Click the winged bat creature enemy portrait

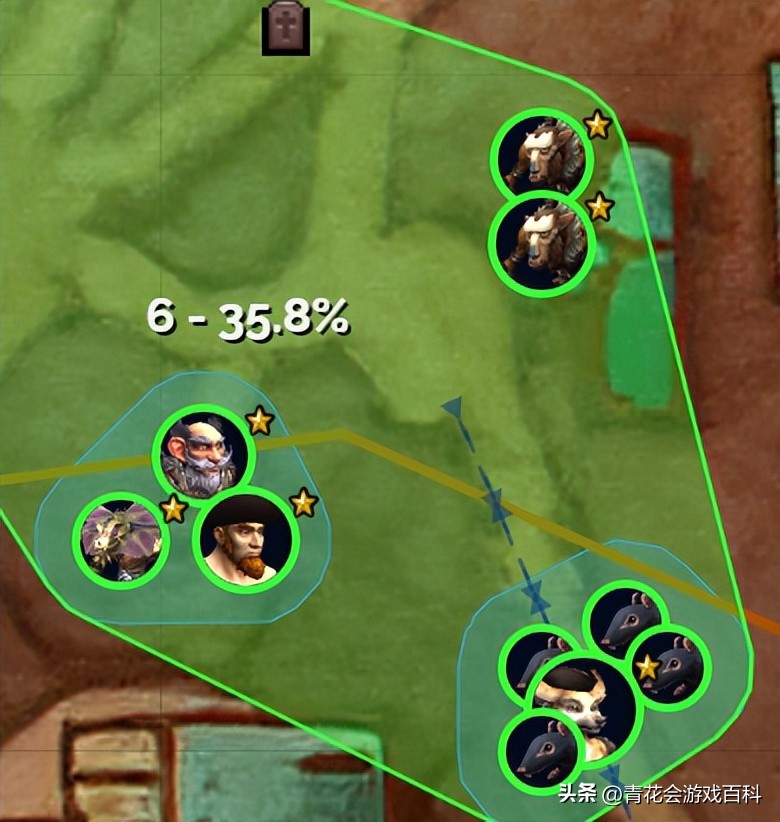click(x=121, y=540)
